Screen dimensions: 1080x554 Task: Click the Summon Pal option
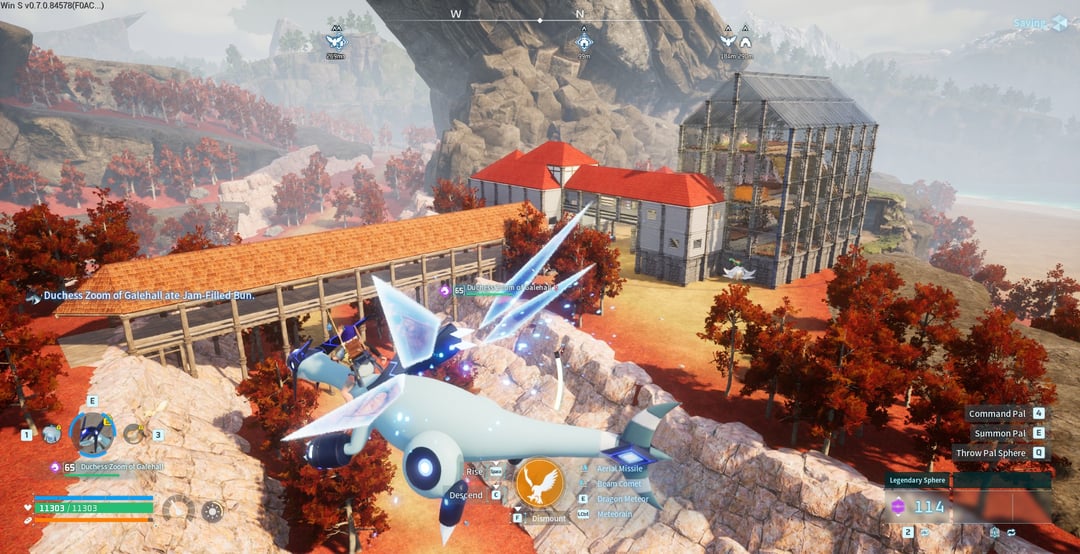point(999,433)
